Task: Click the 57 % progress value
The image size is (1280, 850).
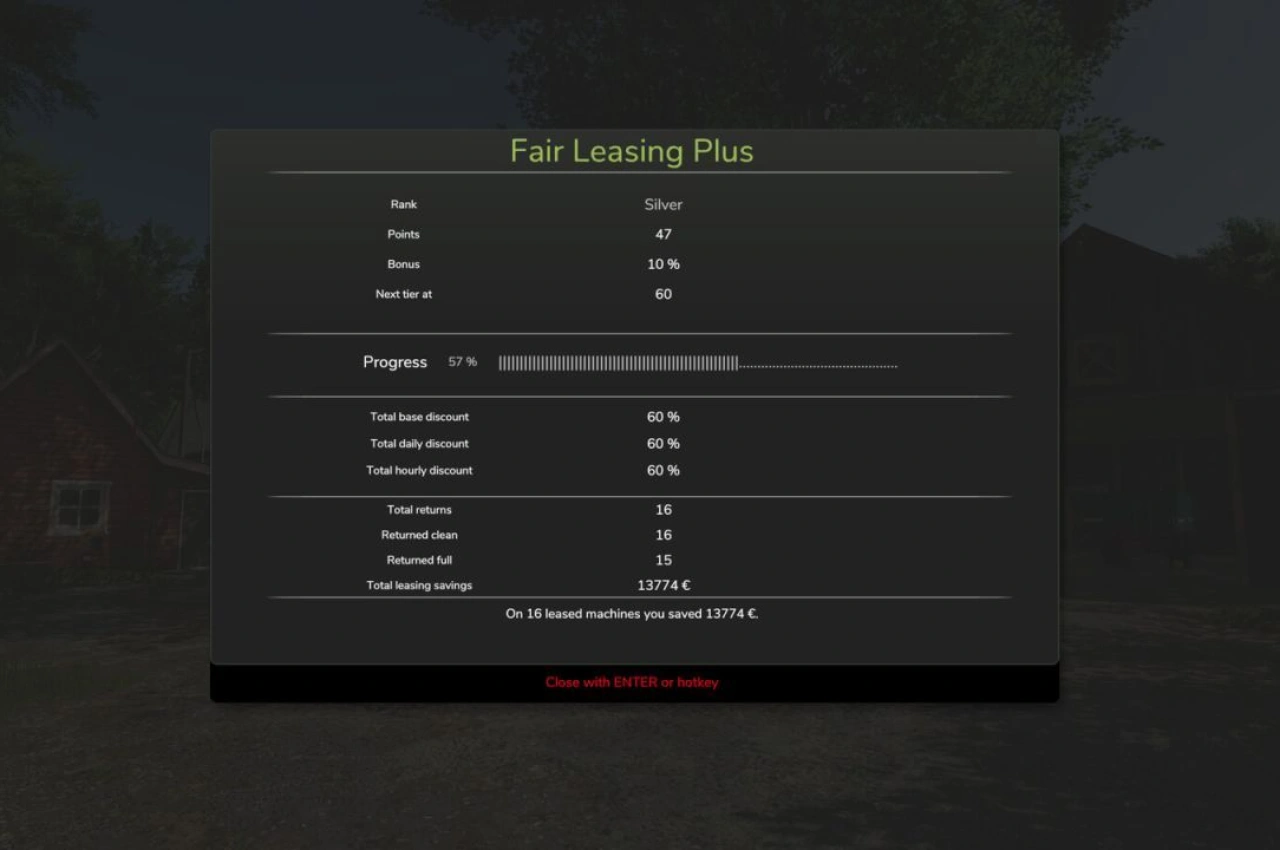Action: (461, 362)
